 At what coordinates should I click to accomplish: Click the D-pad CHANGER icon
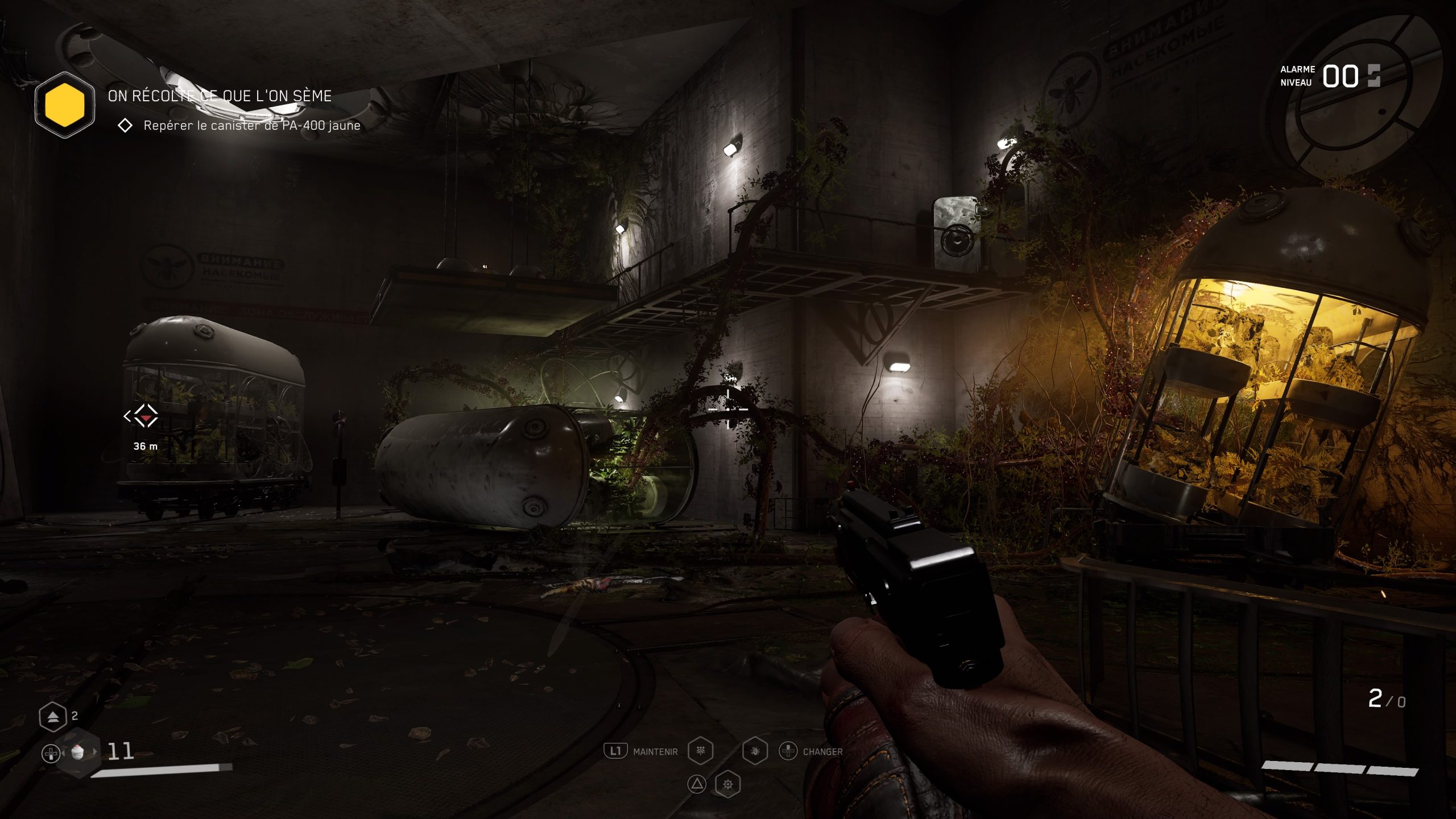tap(788, 751)
